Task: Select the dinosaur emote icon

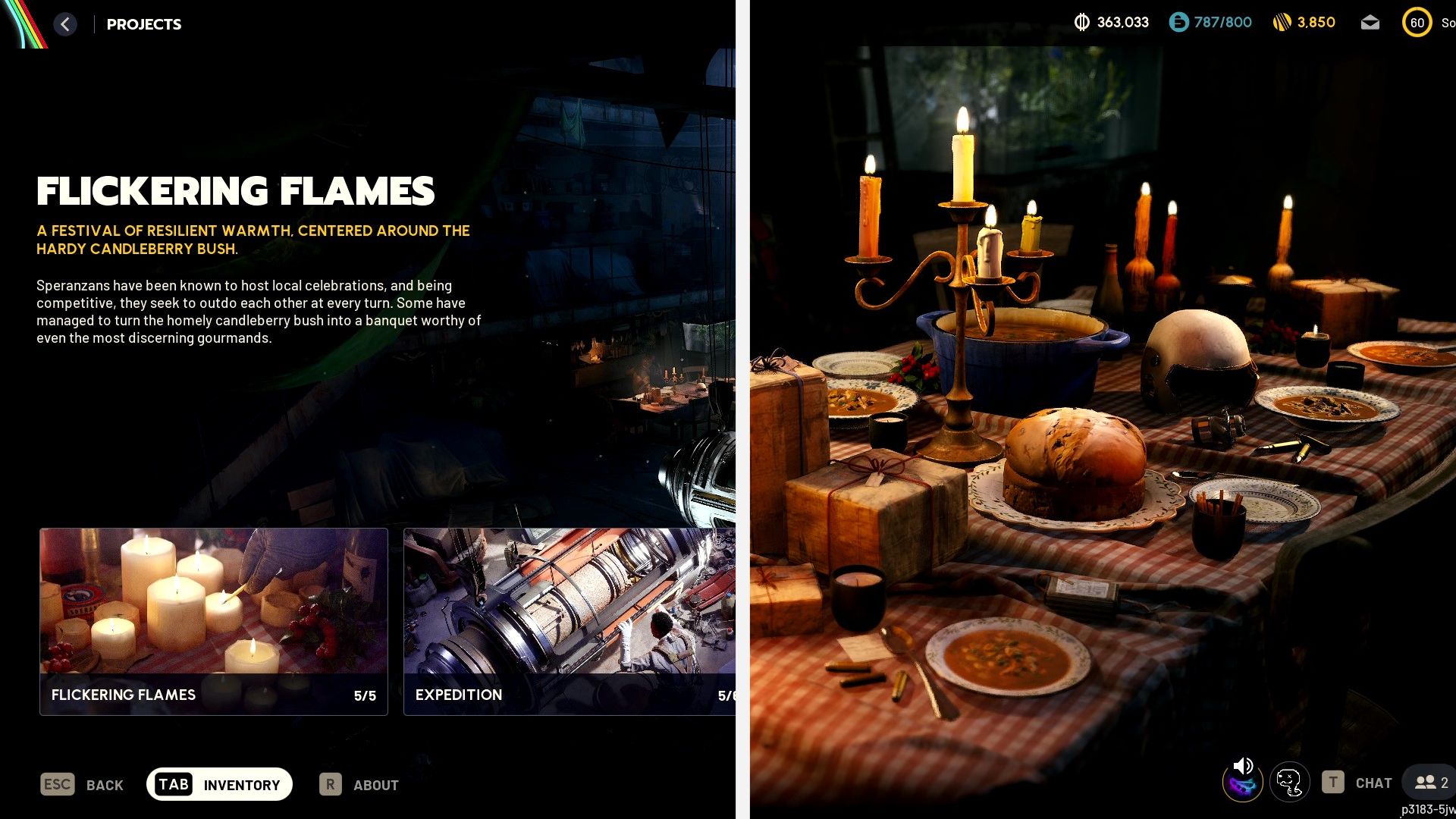Action: tap(1290, 782)
